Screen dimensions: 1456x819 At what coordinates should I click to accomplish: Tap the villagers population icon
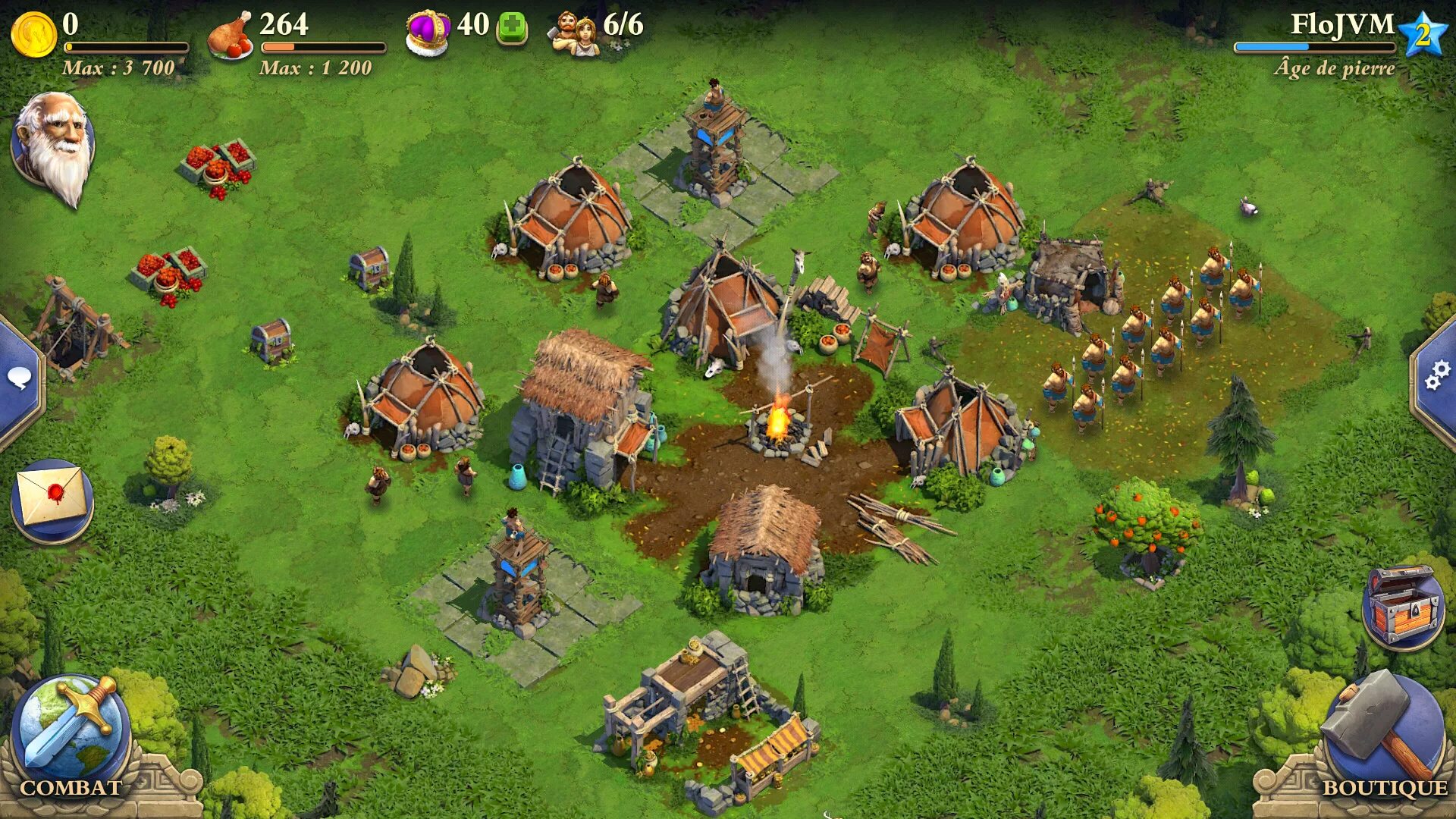click(574, 33)
